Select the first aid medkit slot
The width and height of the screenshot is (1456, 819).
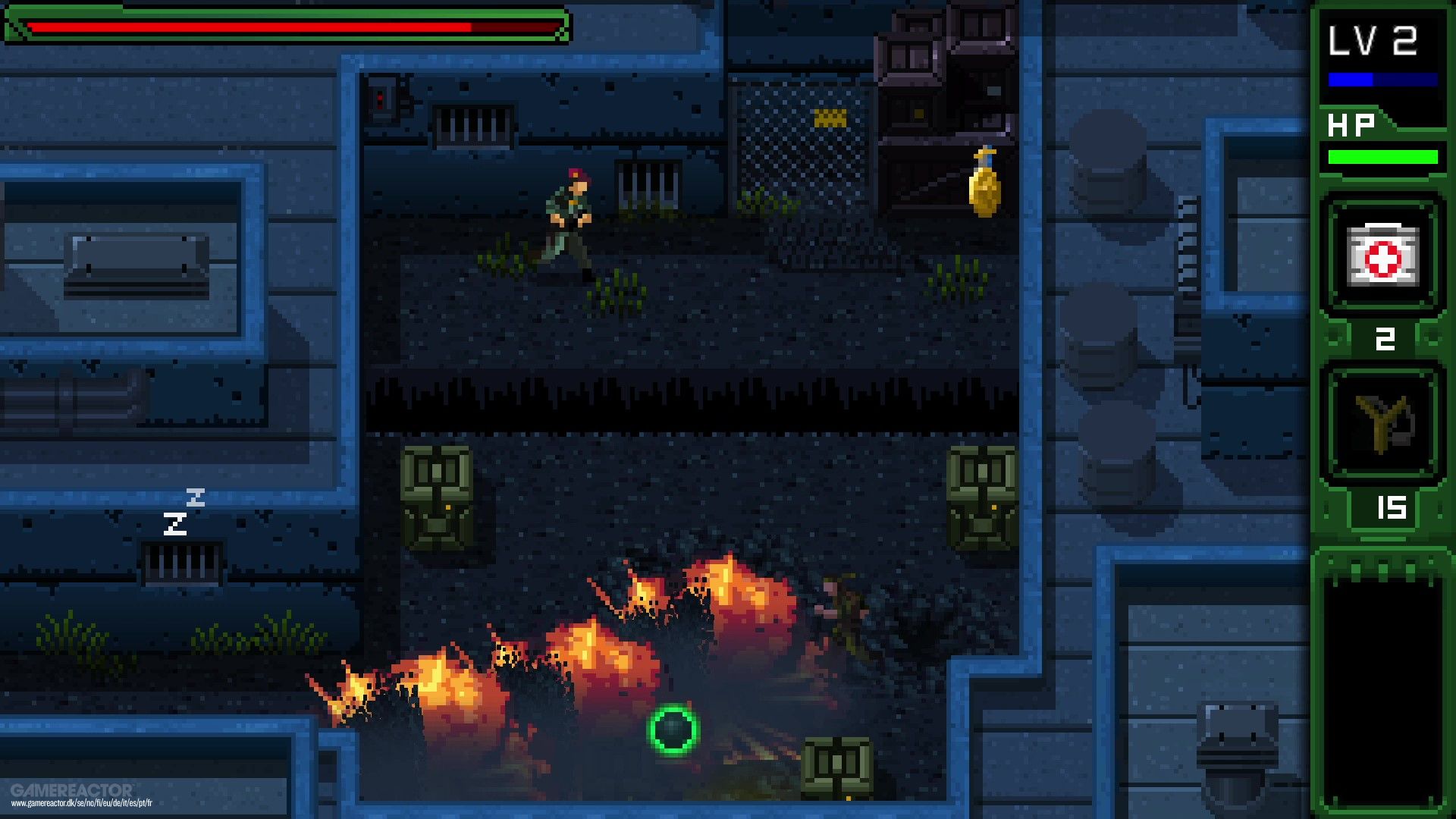pyautogui.click(x=1382, y=256)
